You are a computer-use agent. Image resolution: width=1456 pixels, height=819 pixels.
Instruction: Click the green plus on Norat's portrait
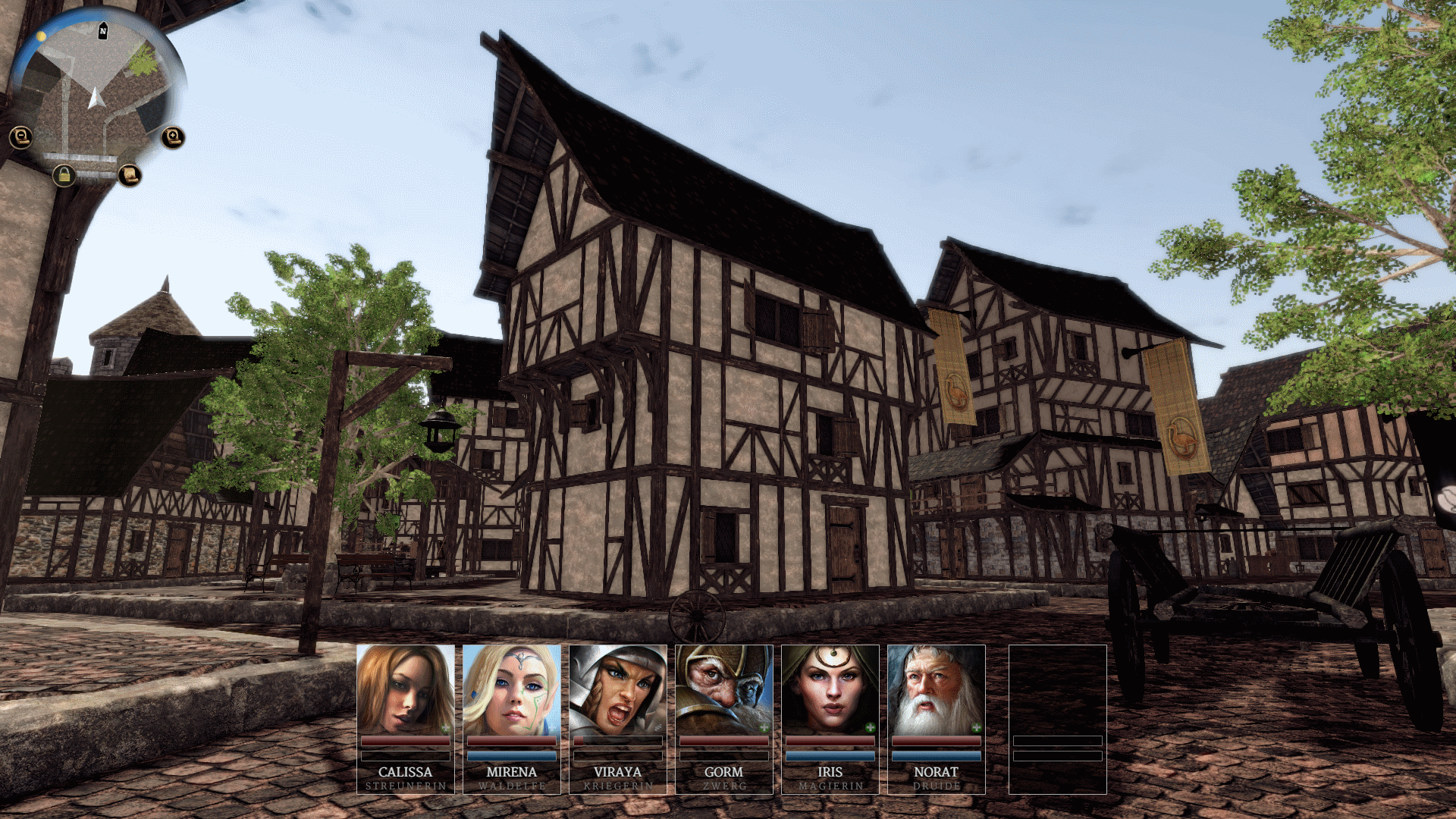click(977, 728)
